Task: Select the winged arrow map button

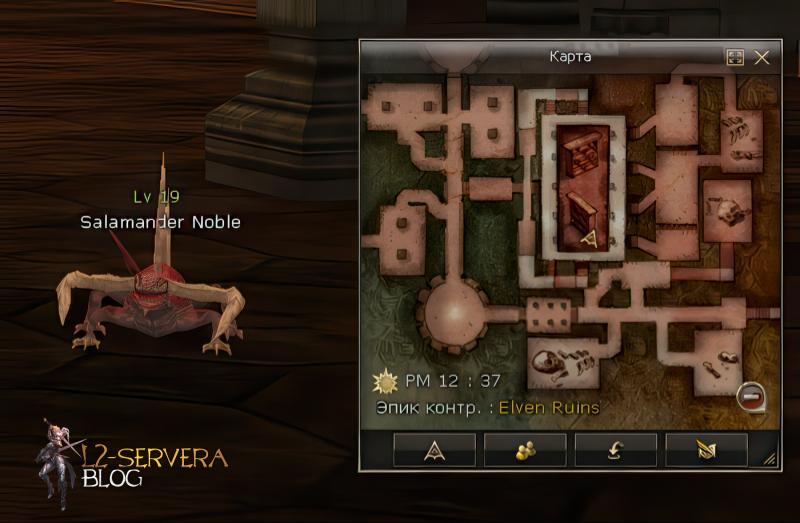Action: tap(706, 450)
